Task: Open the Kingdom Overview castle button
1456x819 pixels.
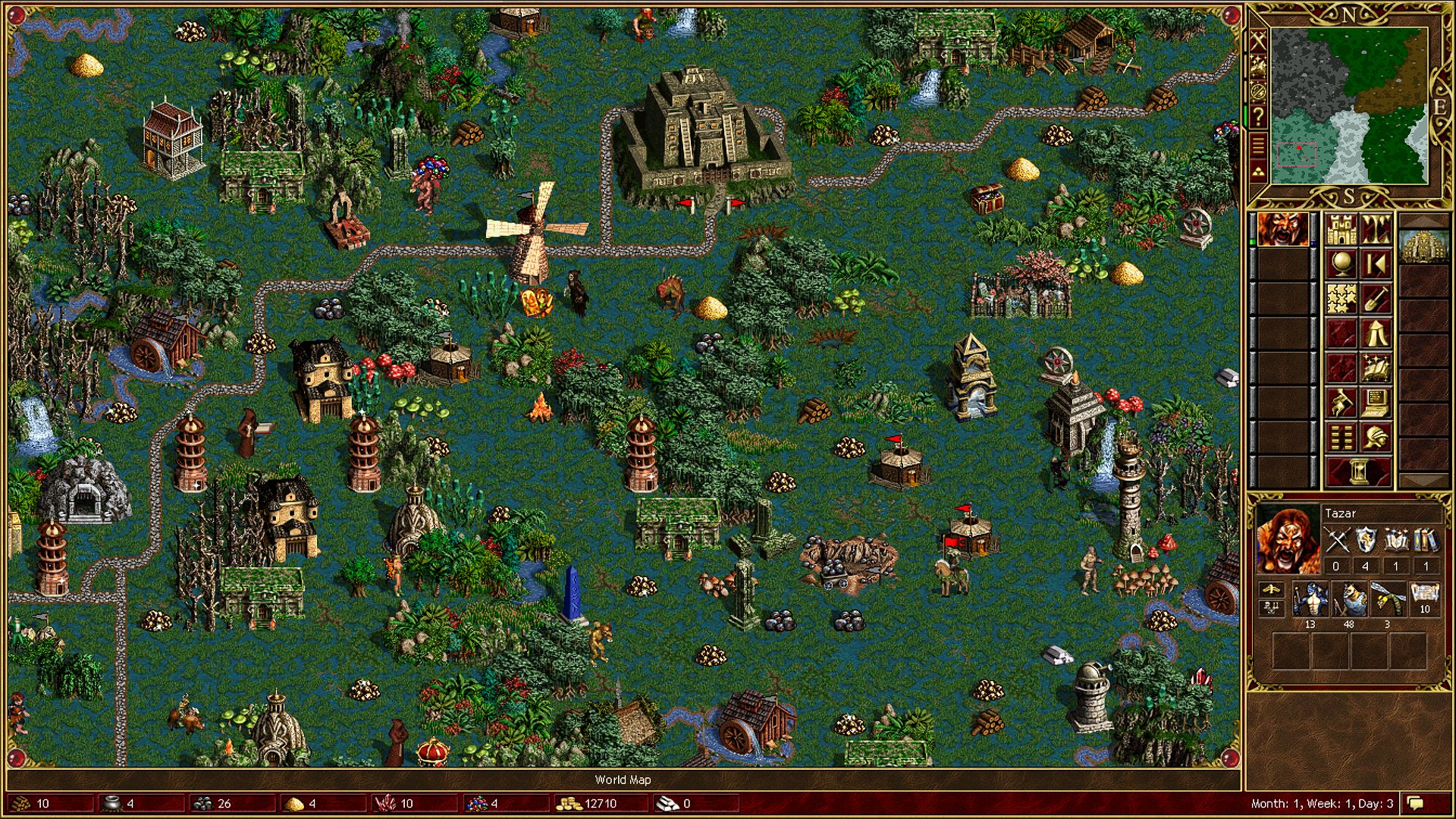Action: coord(1341,229)
